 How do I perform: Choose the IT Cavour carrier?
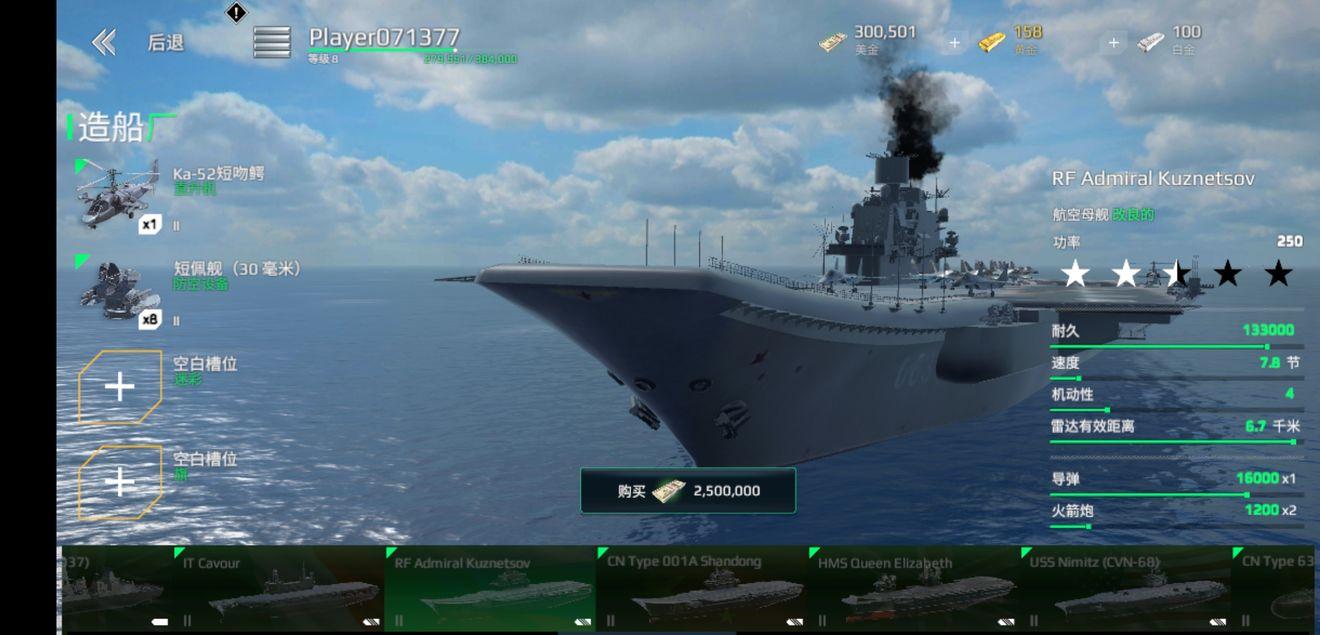(280, 590)
